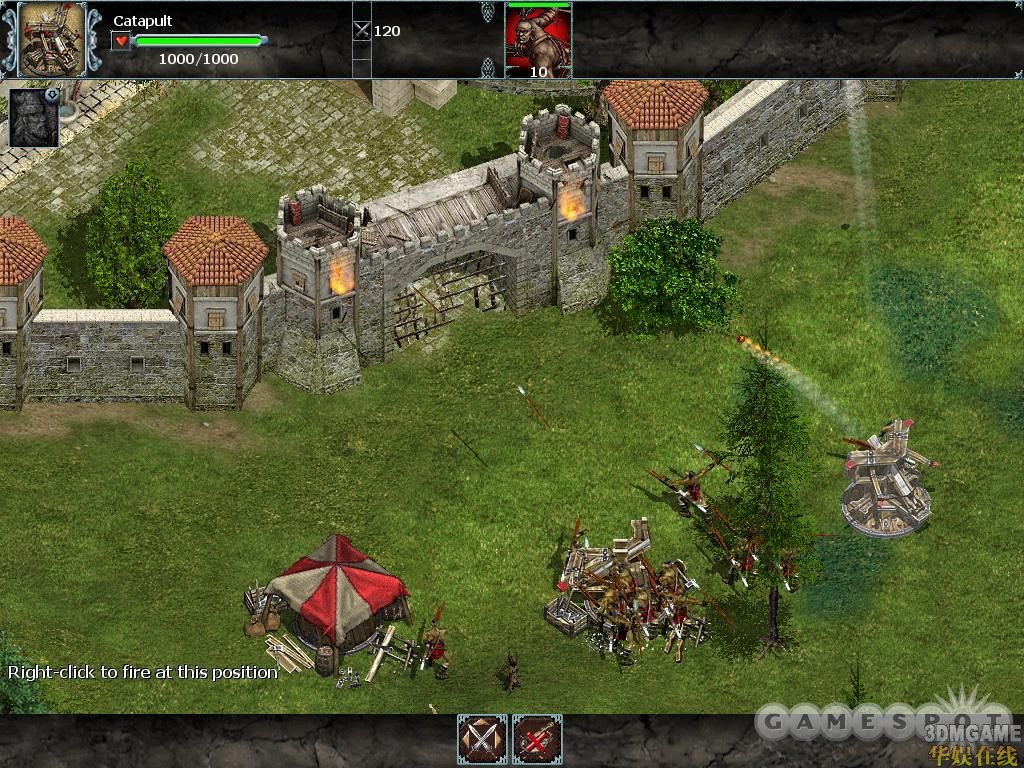Choose the red X cancel command
Image resolution: width=1024 pixels, height=768 pixels.
point(537,740)
